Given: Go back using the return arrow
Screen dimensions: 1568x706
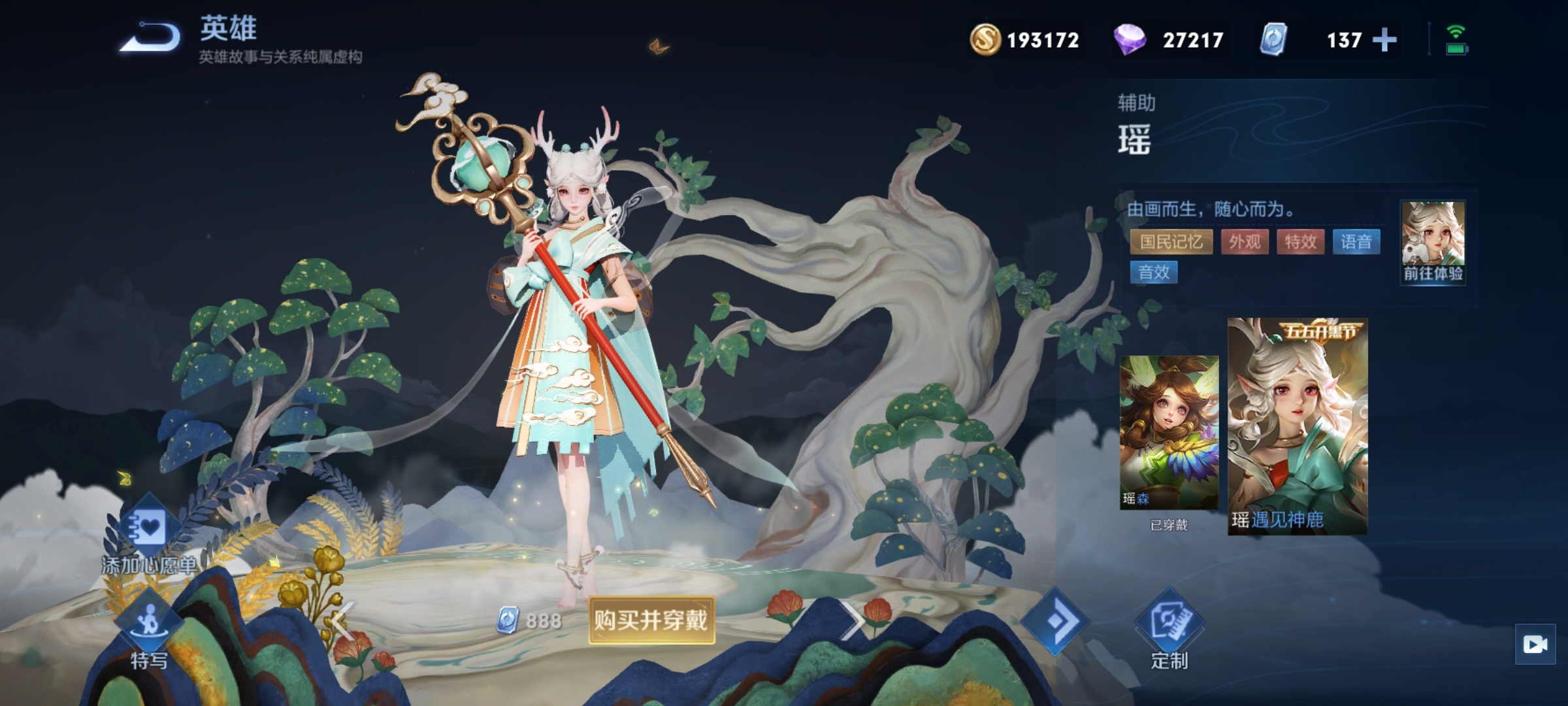Looking at the screenshot, I should (150, 38).
